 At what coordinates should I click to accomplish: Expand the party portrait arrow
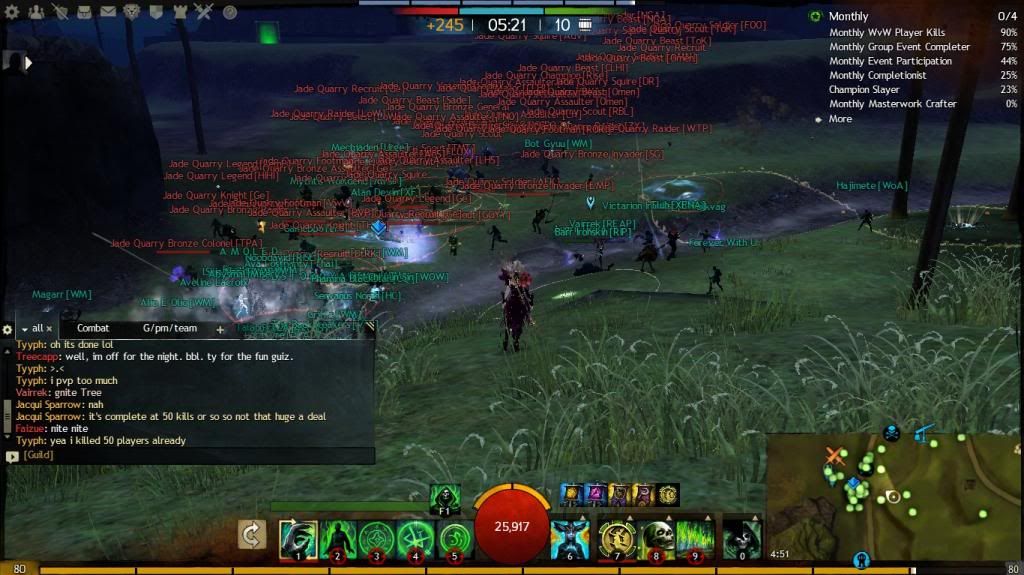[28, 62]
